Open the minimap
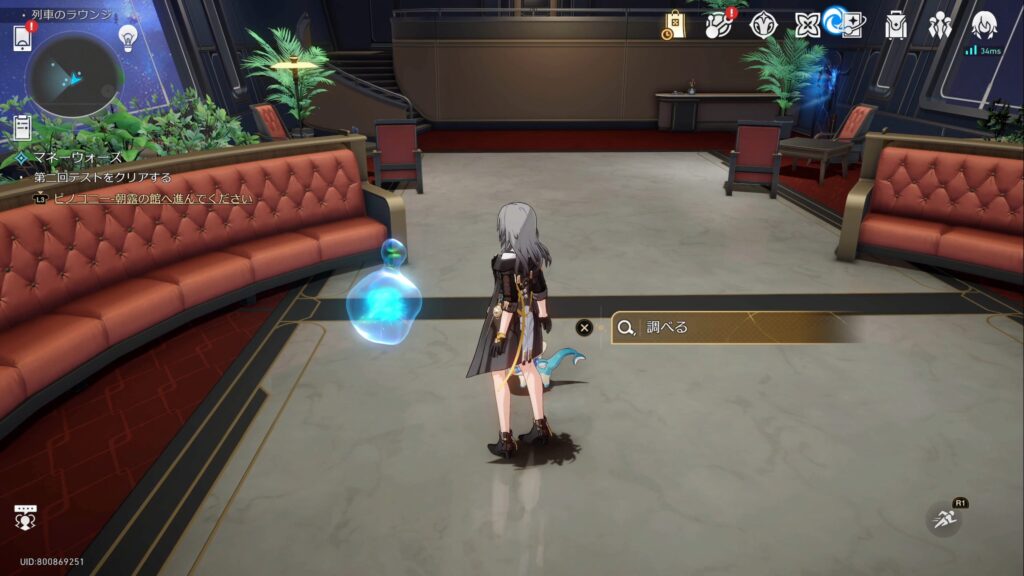Screen dimensions: 1024x576 pyautogui.click(x=74, y=74)
